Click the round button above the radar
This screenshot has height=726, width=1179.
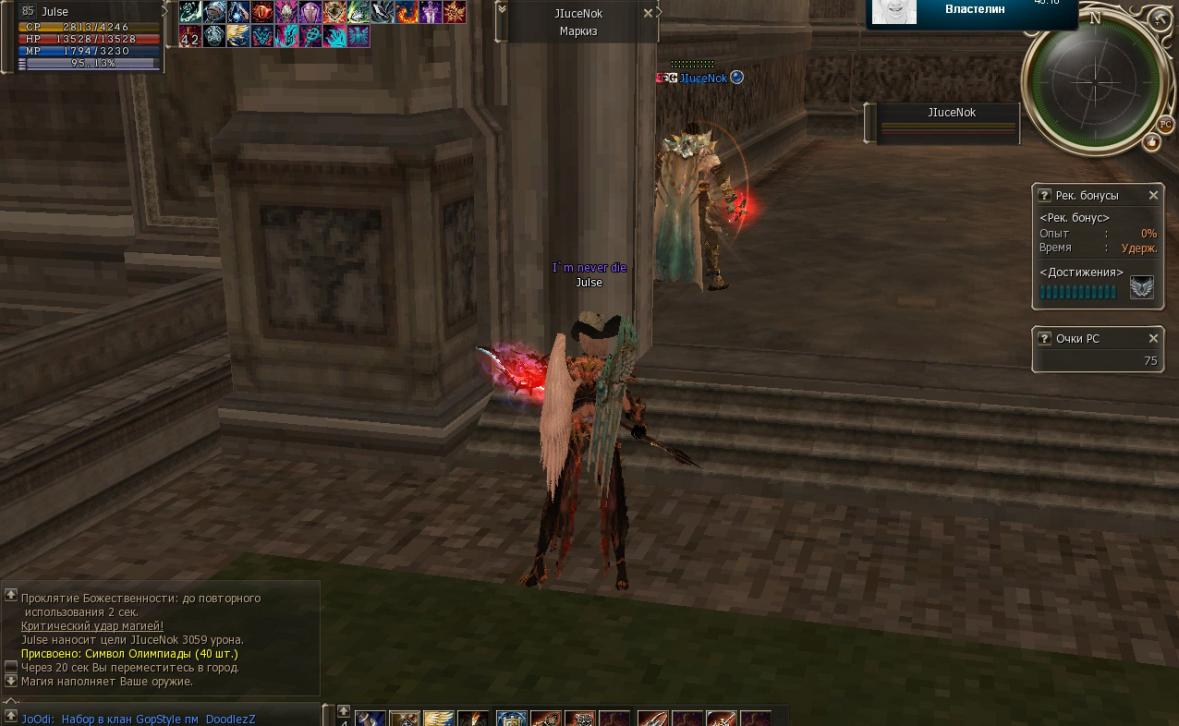coord(1160,20)
